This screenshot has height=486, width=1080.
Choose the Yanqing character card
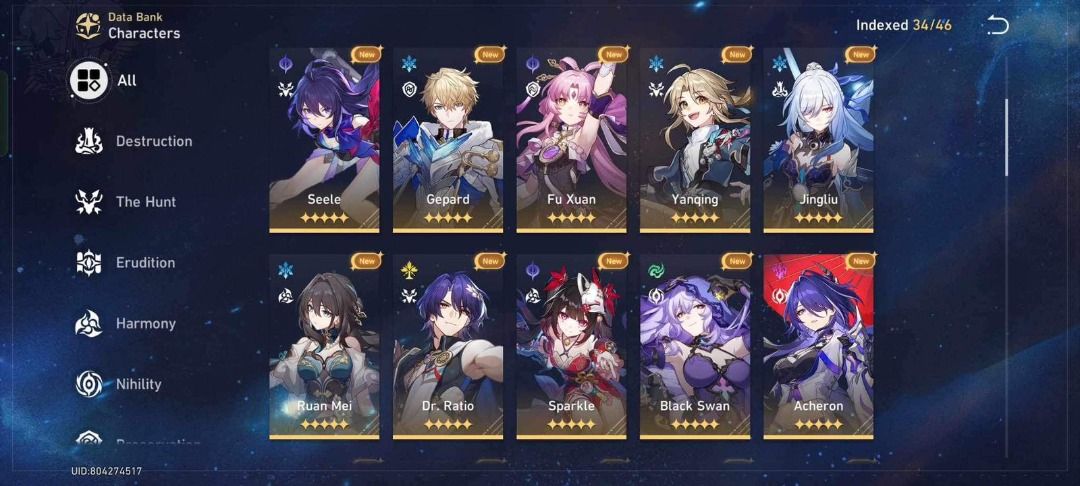click(x=695, y=139)
